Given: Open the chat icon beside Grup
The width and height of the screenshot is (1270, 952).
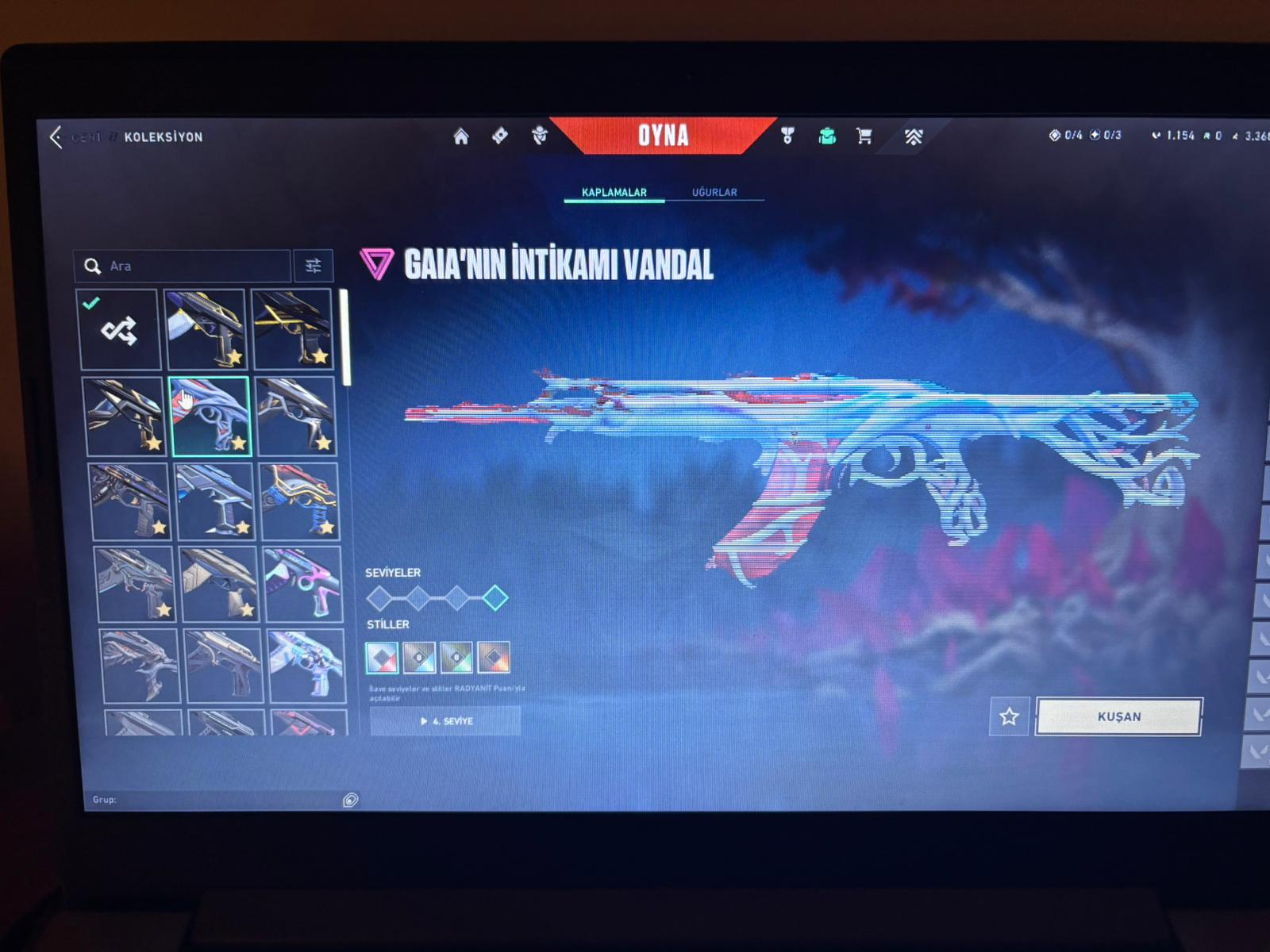Looking at the screenshot, I should (350, 800).
